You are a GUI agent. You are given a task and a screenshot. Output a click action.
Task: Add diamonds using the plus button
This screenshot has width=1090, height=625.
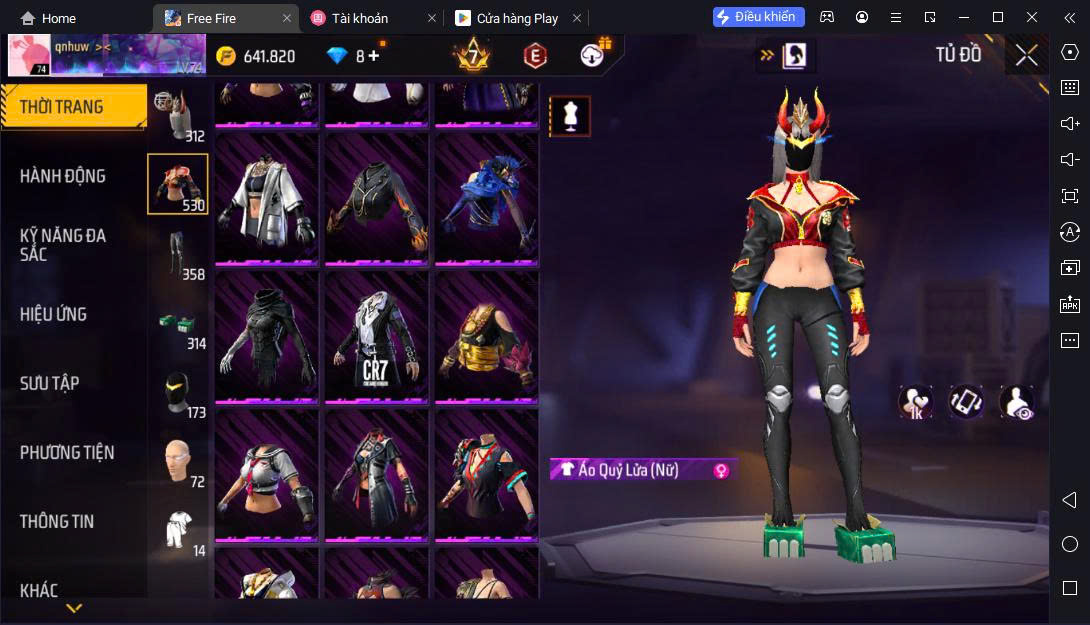(x=374, y=56)
